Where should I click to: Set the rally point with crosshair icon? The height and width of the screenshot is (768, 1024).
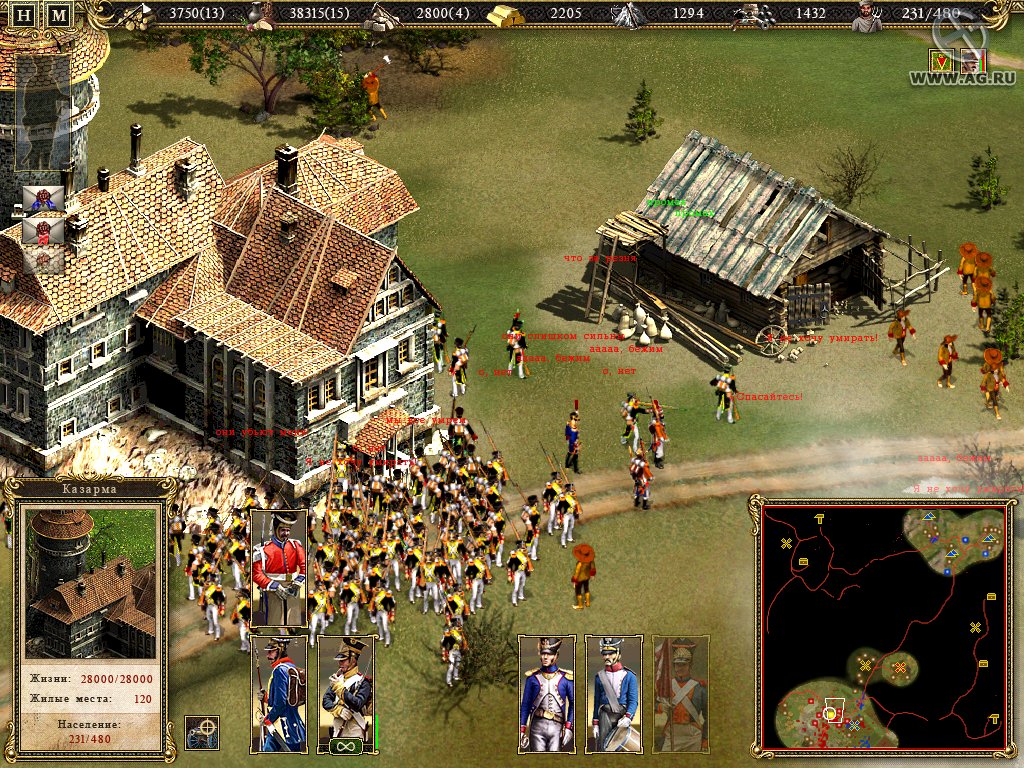203,732
